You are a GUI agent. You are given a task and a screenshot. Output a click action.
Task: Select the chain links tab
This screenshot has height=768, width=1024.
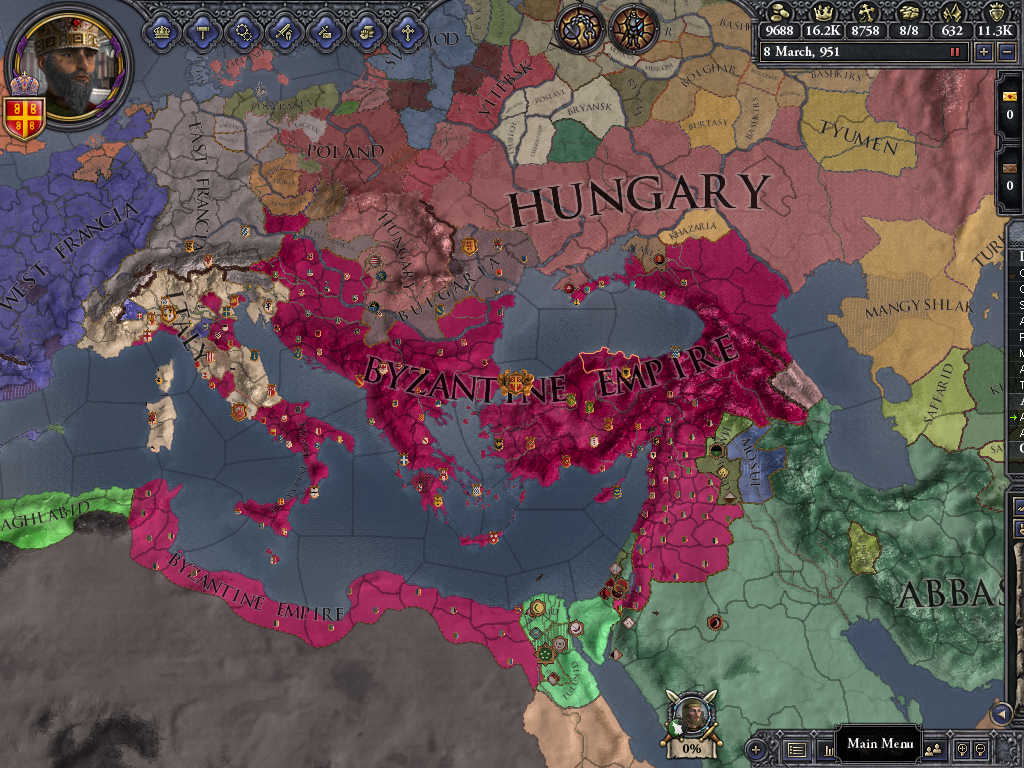[243, 31]
